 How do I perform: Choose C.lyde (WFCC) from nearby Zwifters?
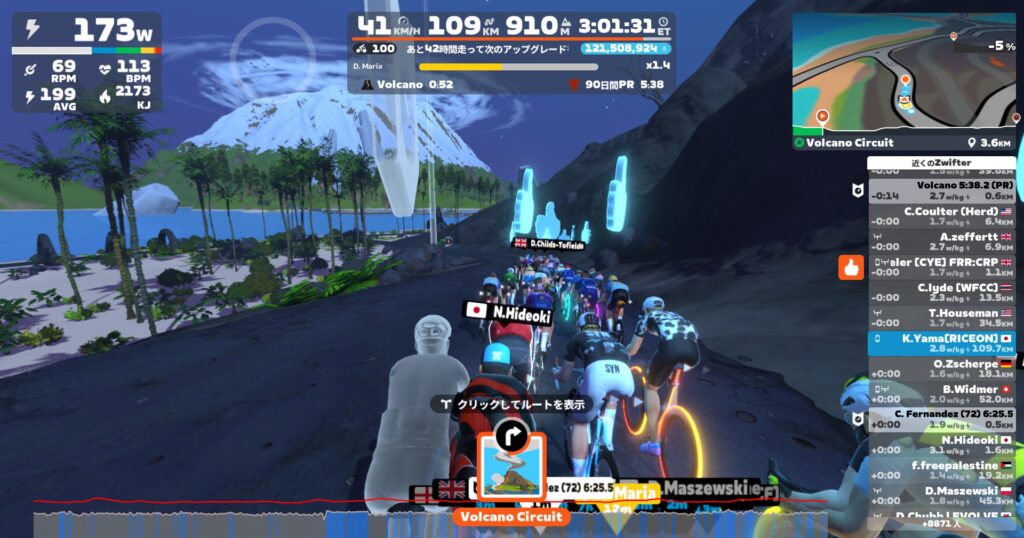tap(940, 293)
